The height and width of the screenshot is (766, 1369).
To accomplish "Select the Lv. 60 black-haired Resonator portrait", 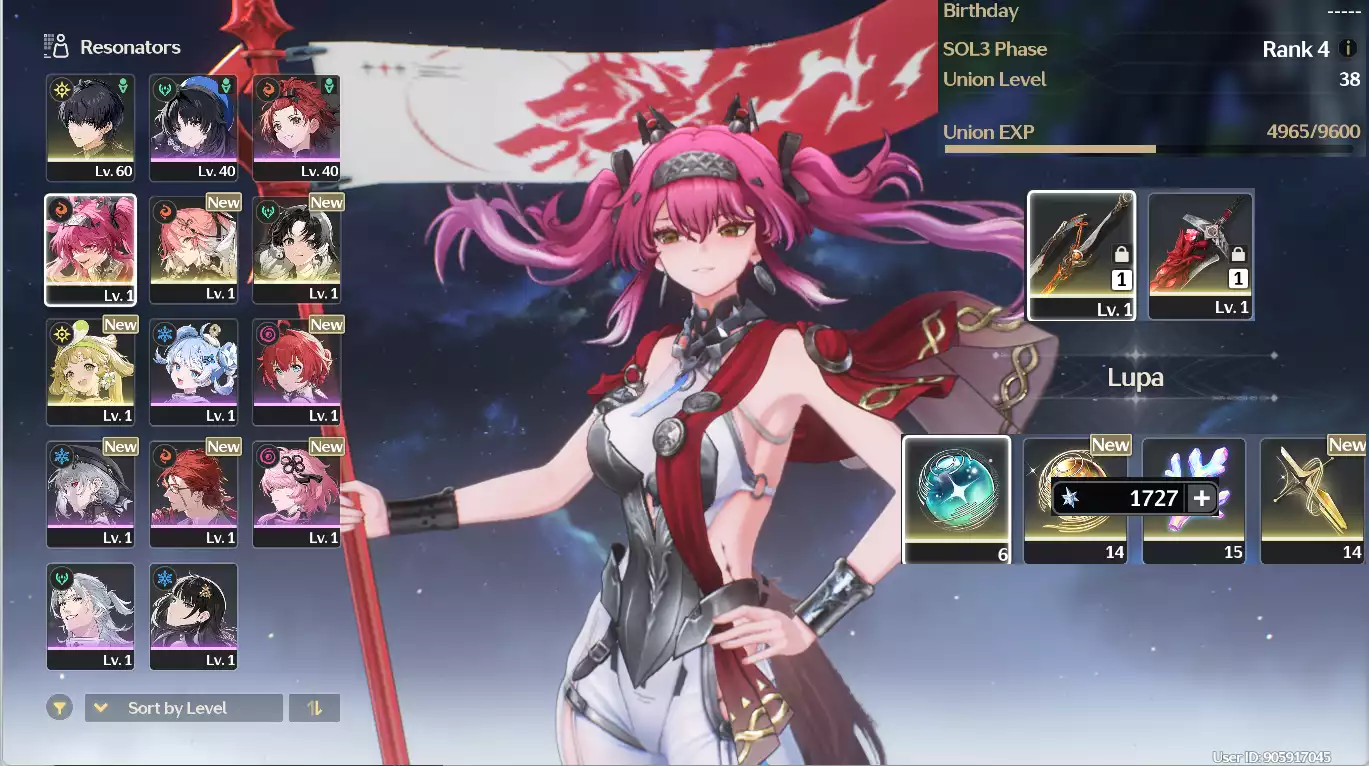I will tap(90, 126).
